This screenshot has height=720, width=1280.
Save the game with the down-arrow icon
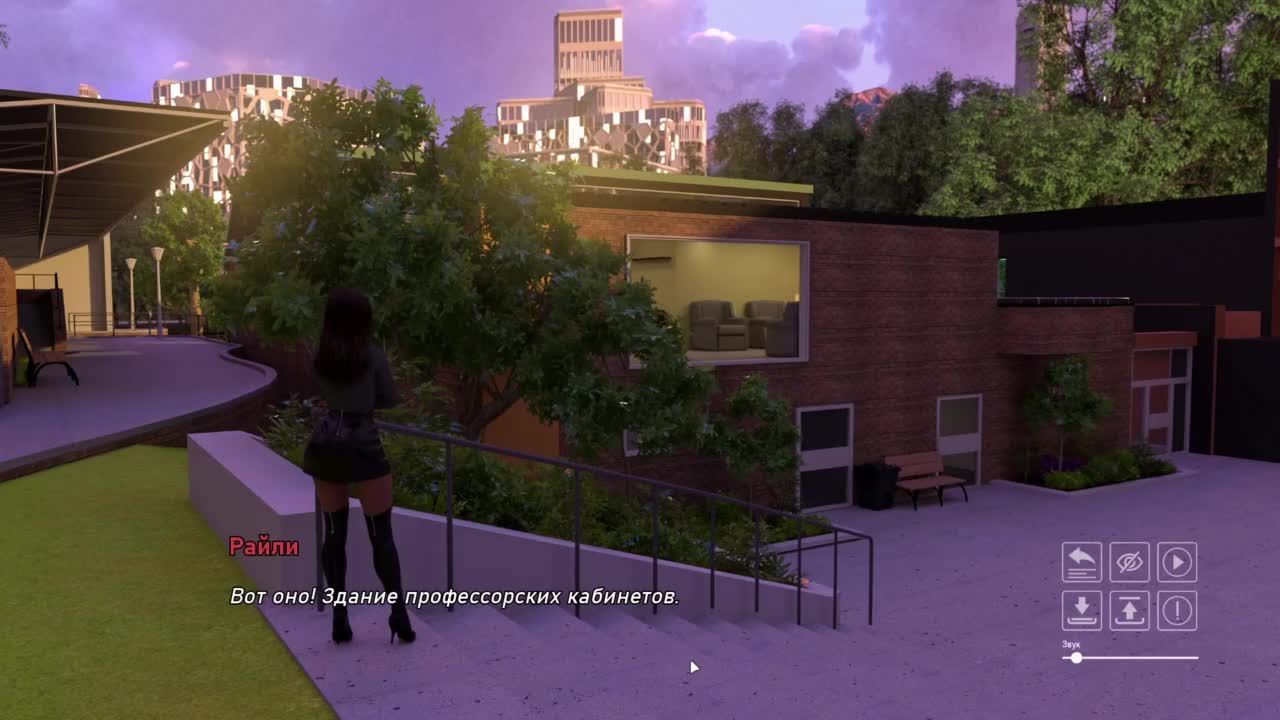[x=1082, y=610]
